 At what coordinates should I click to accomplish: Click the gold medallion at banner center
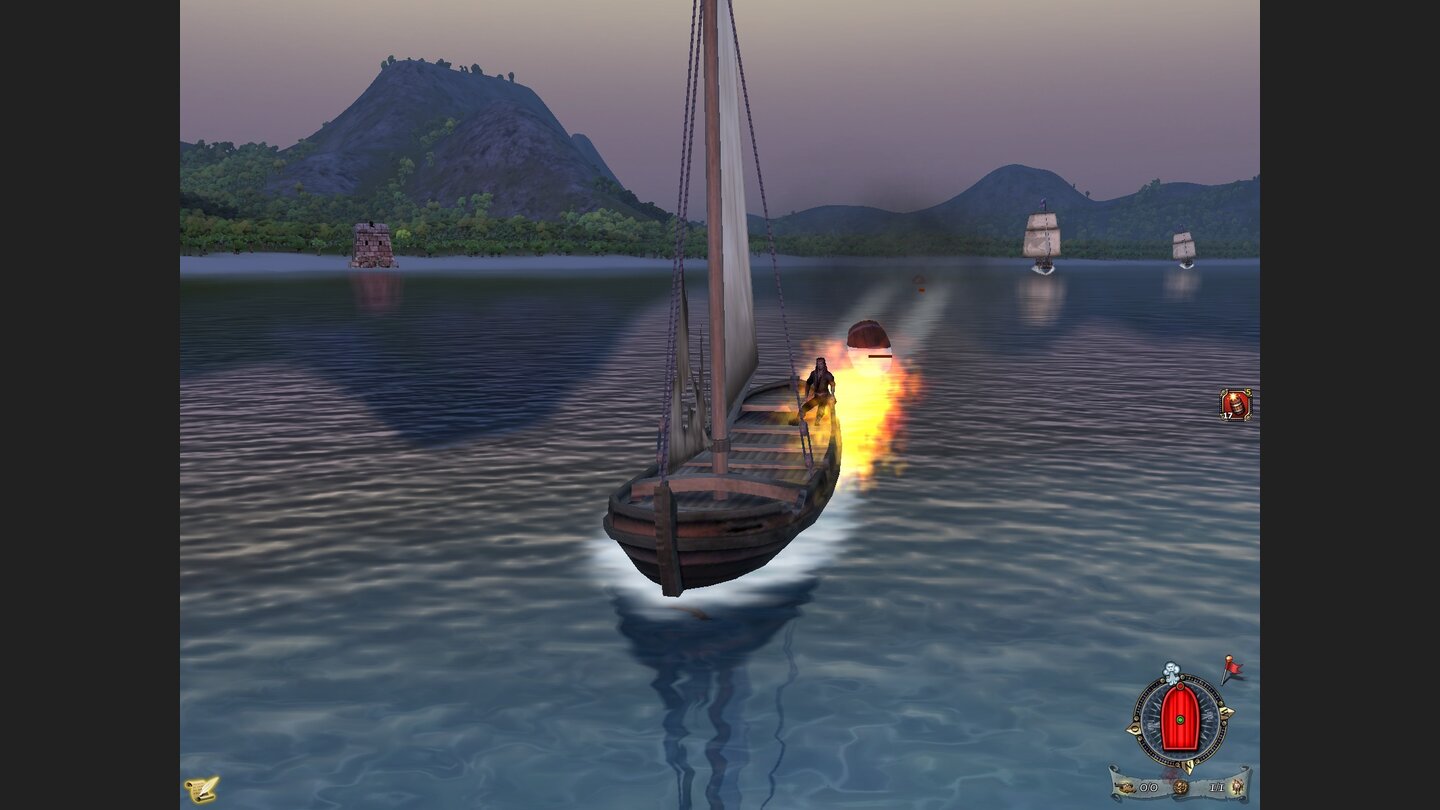[x=1180, y=786]
